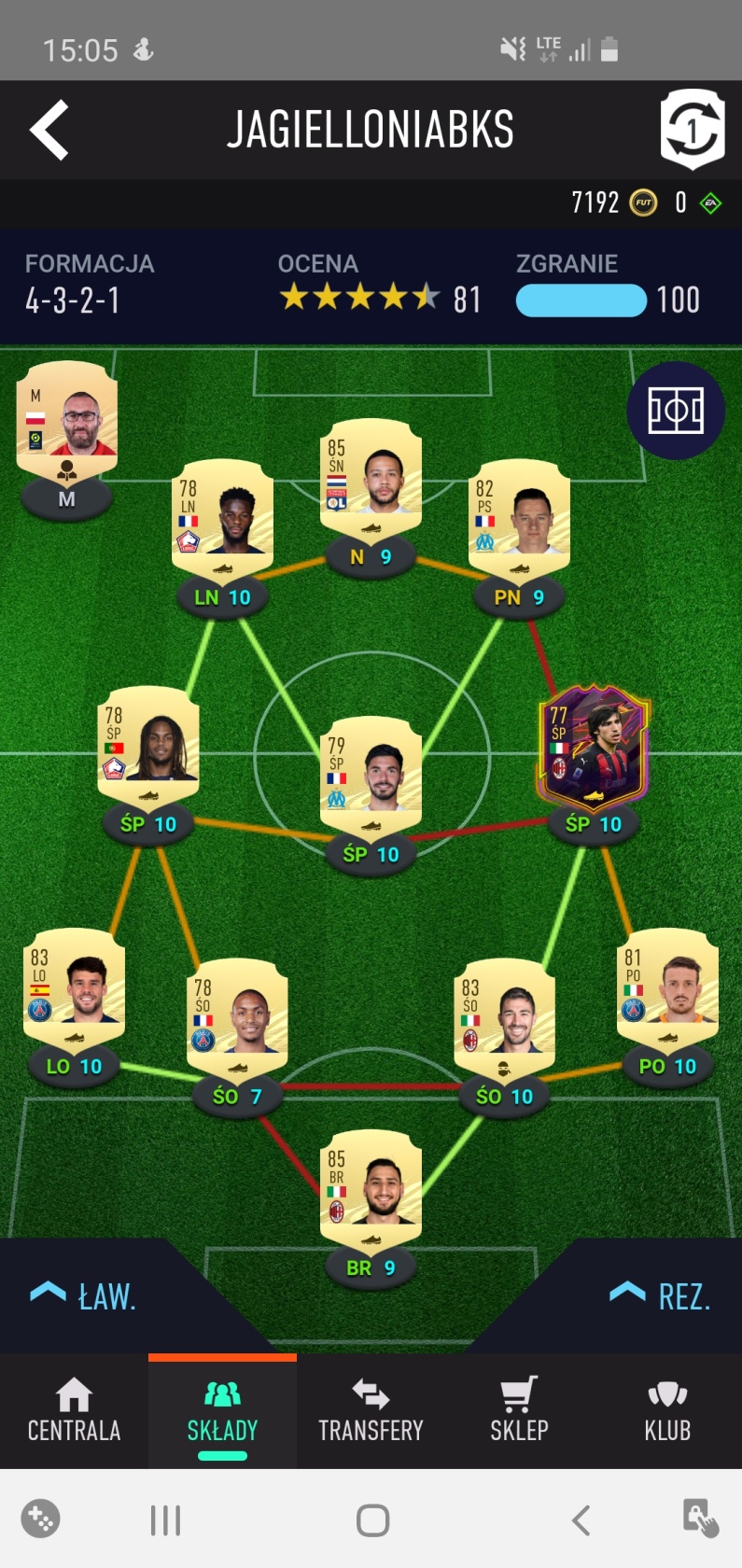This screenshot has width=742, height=1568.
Task: Open the Transfery tab
Action: pos(371,1411)
